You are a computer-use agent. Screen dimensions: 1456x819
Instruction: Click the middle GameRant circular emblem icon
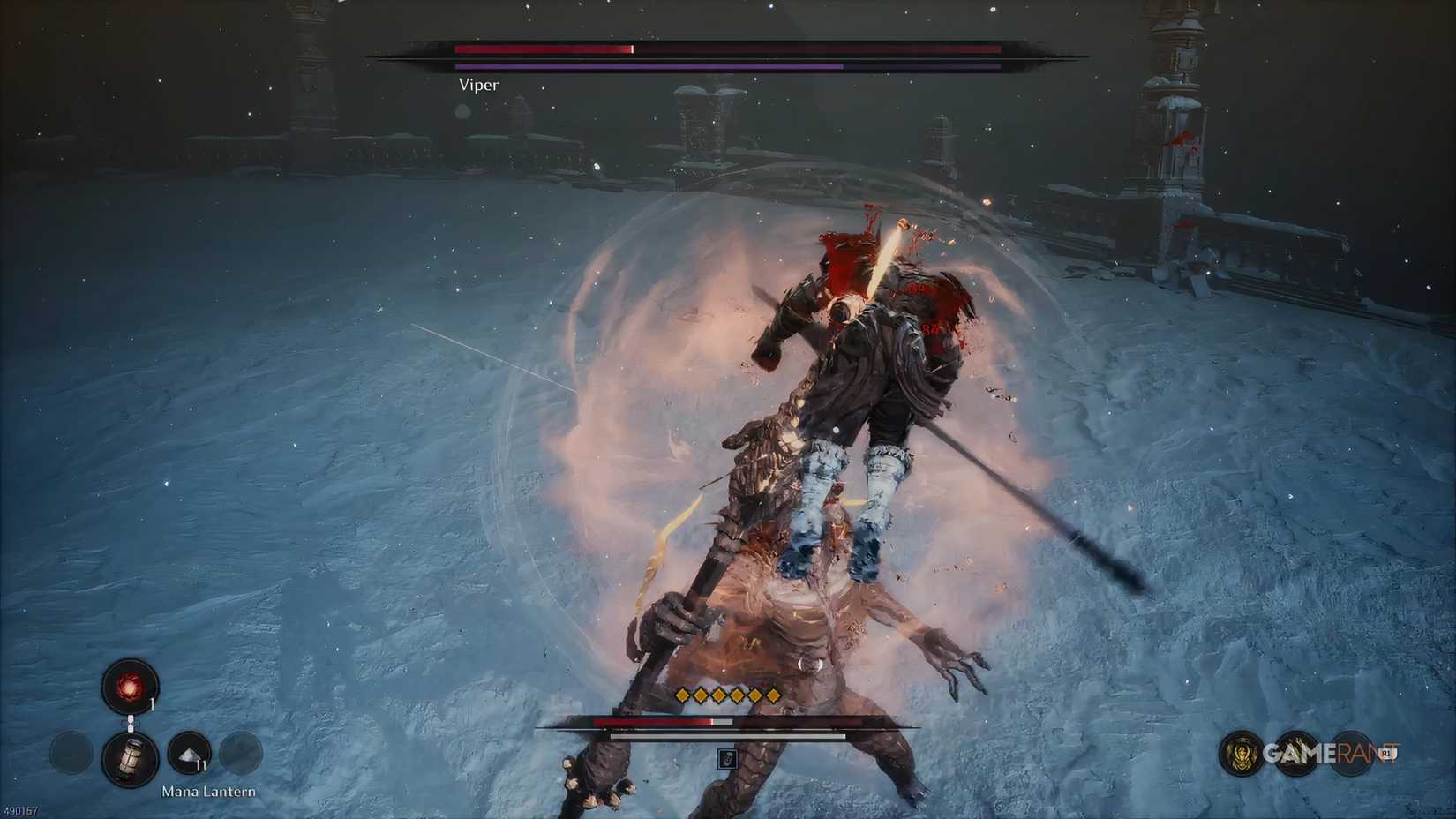tap(1297, 753)
